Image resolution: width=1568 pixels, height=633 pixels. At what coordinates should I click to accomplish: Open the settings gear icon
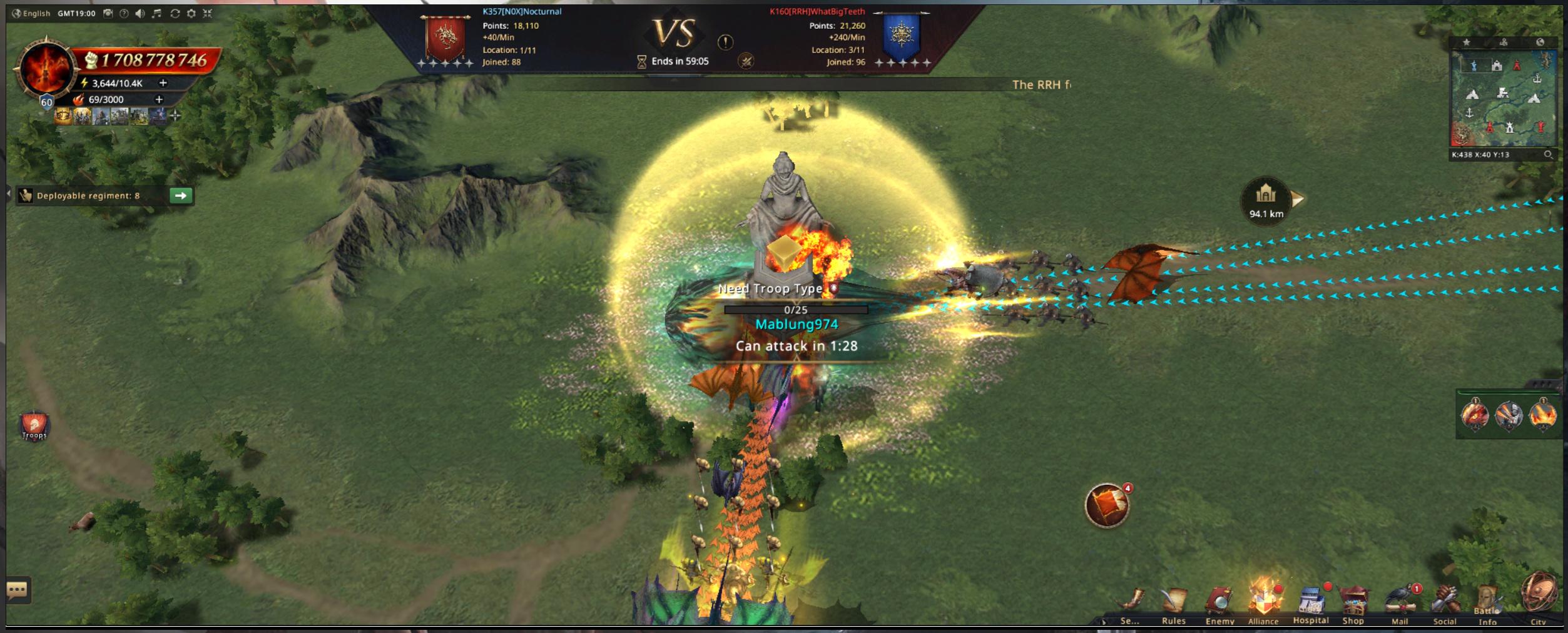(191, 13)
